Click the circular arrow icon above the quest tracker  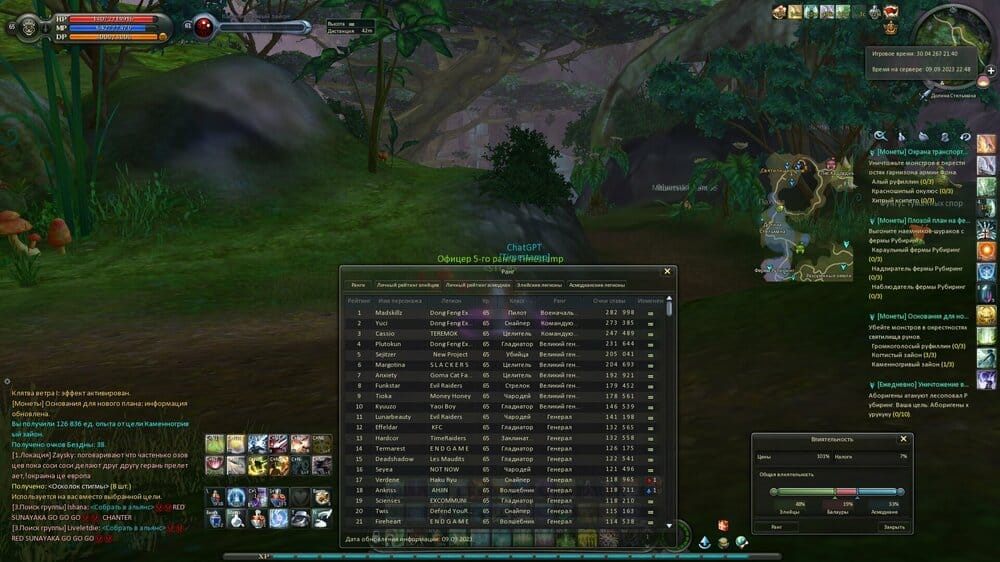[965, 136]
